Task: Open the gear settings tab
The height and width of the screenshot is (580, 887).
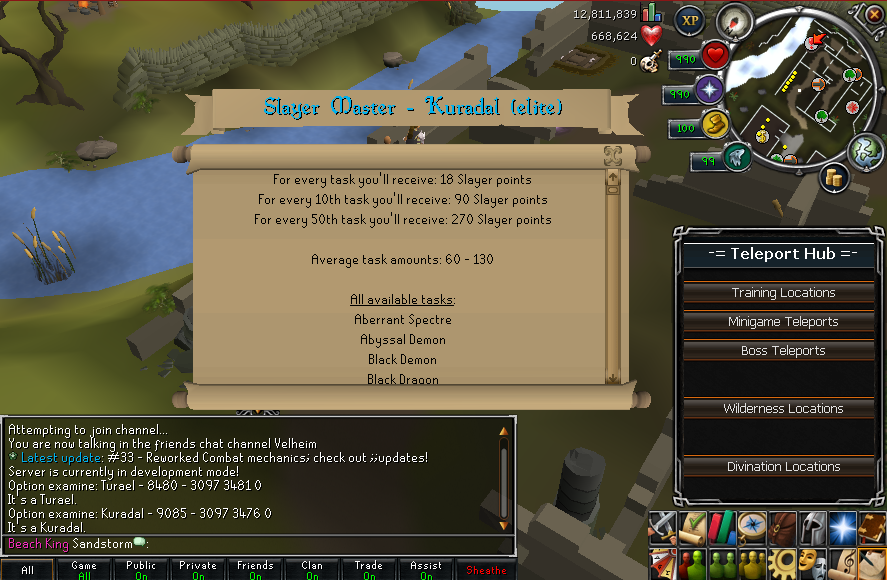Action: click(x=782, y=563)
